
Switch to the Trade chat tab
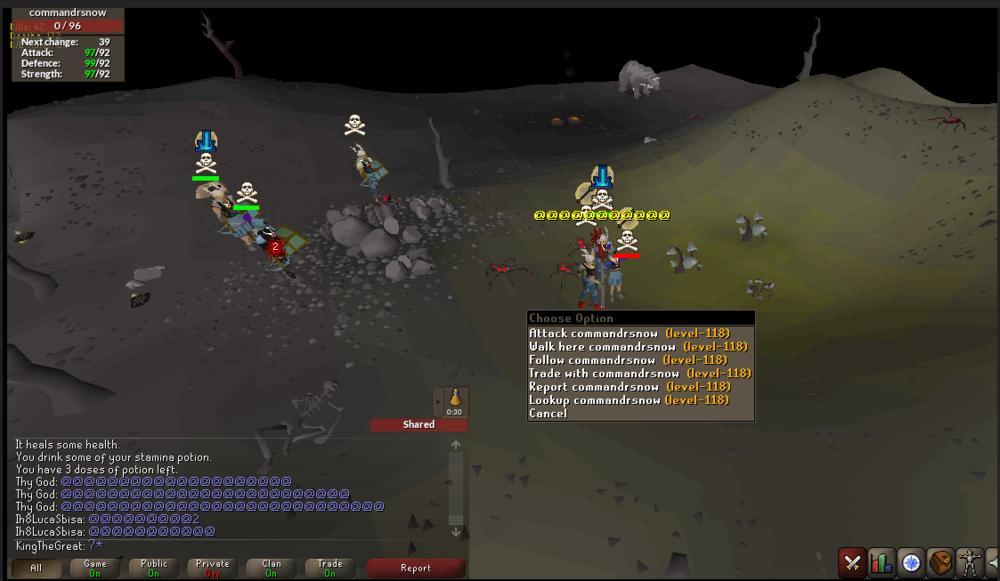click(x=330, y=568)
